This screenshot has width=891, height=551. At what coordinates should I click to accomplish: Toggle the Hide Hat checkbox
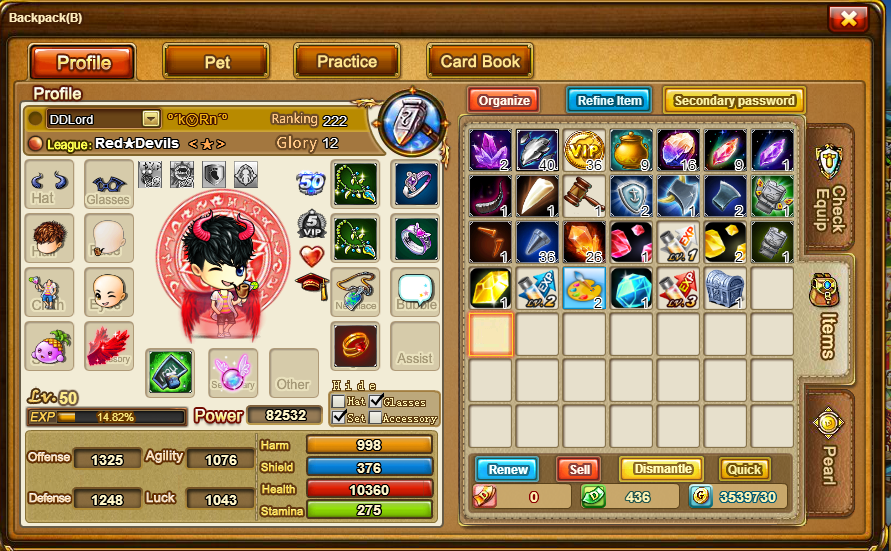click(x=339, y=401)
